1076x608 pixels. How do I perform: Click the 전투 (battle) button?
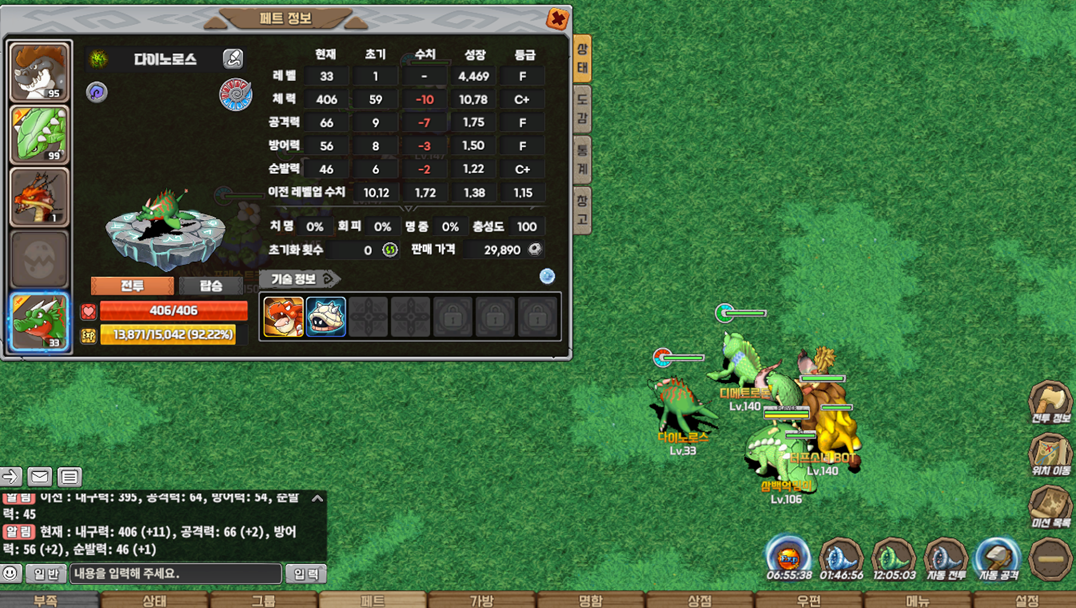coord(132,286)
